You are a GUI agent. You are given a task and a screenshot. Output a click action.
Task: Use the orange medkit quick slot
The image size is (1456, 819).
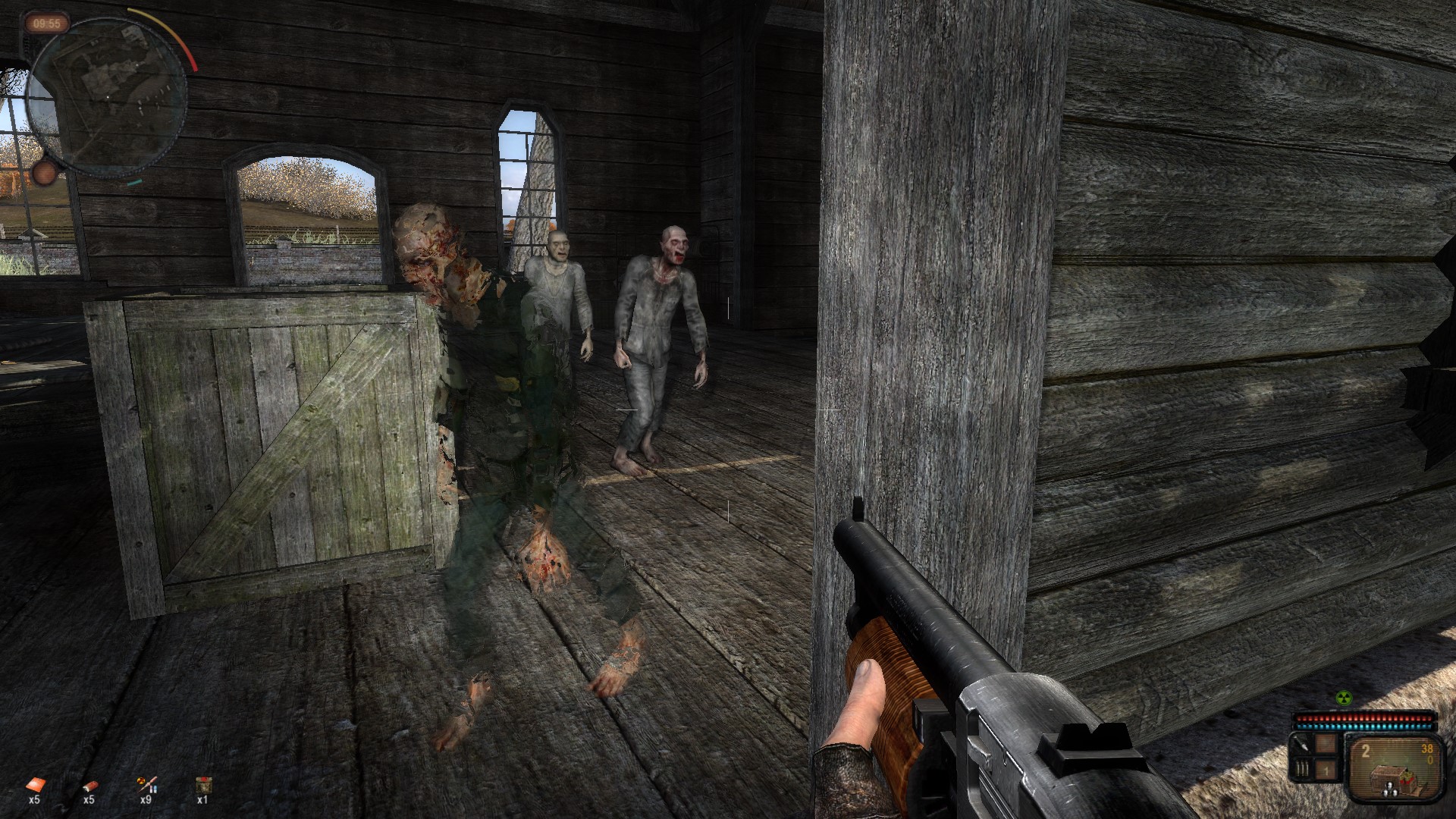pyautogui.click(x=34, y=785)
